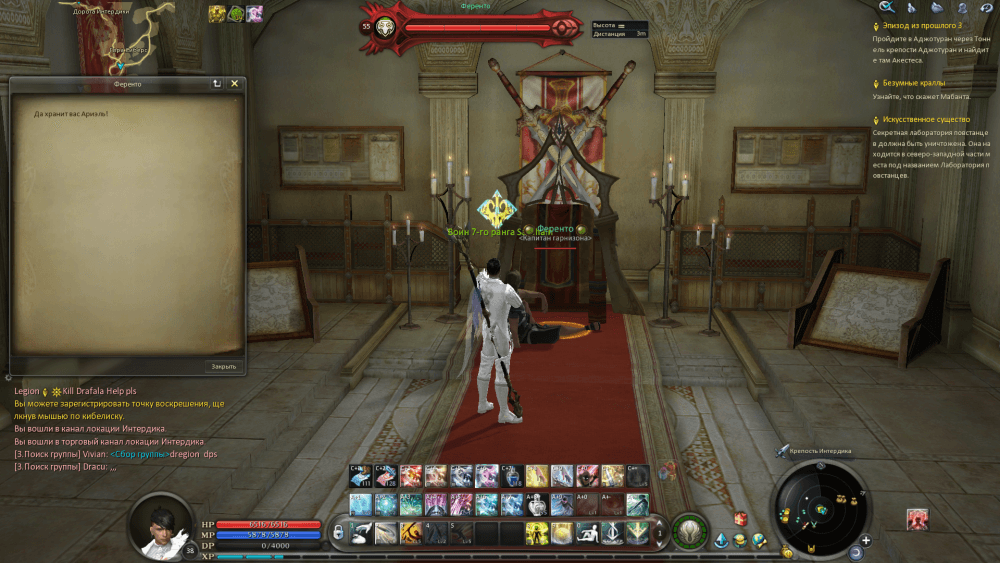The height and width of the screenshot is (563, 1000).
Task: Open the magnifying glass search icon at top right
Action: coord(885,8)
